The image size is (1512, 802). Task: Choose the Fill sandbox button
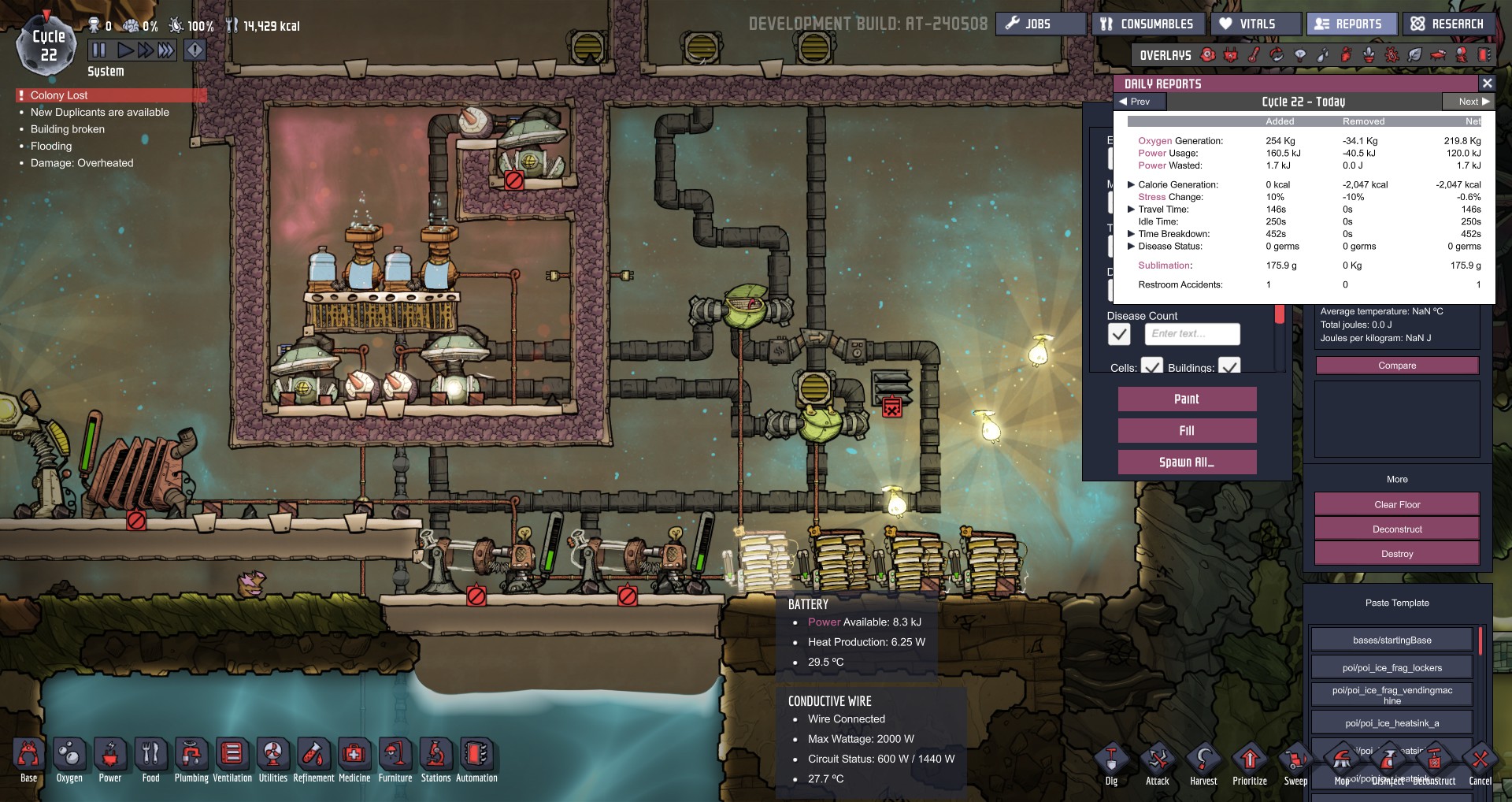1187,431
